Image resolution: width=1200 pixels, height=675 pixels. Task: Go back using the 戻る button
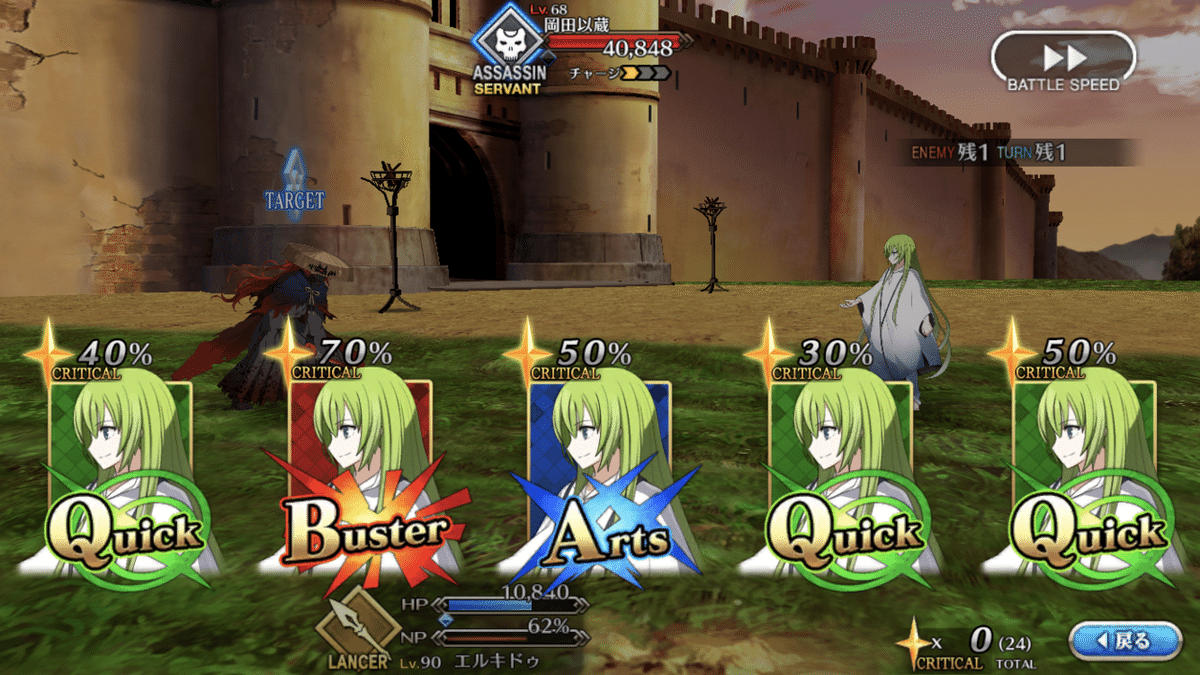tap(1125, 641)
